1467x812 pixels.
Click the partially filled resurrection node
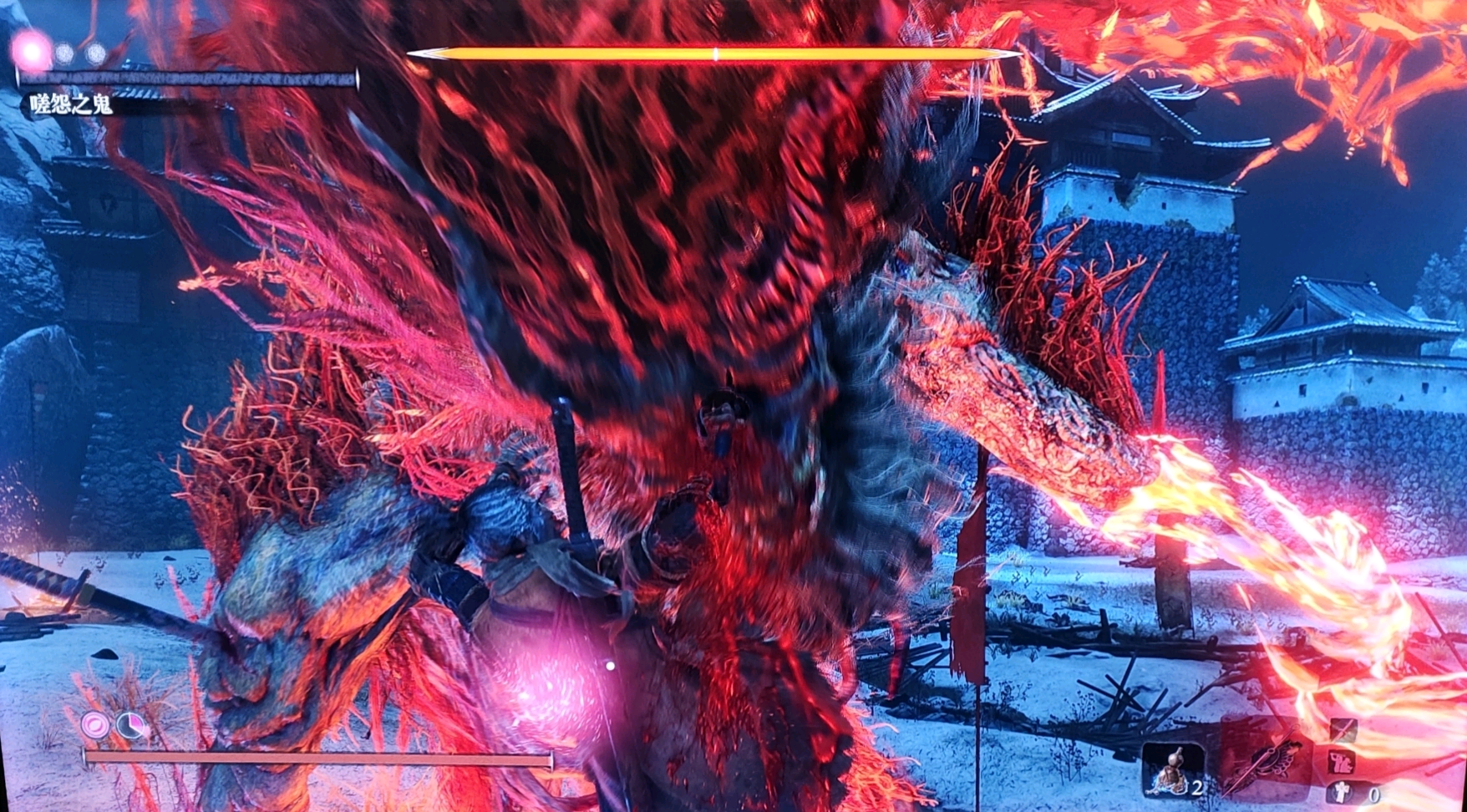pos(129,725)
